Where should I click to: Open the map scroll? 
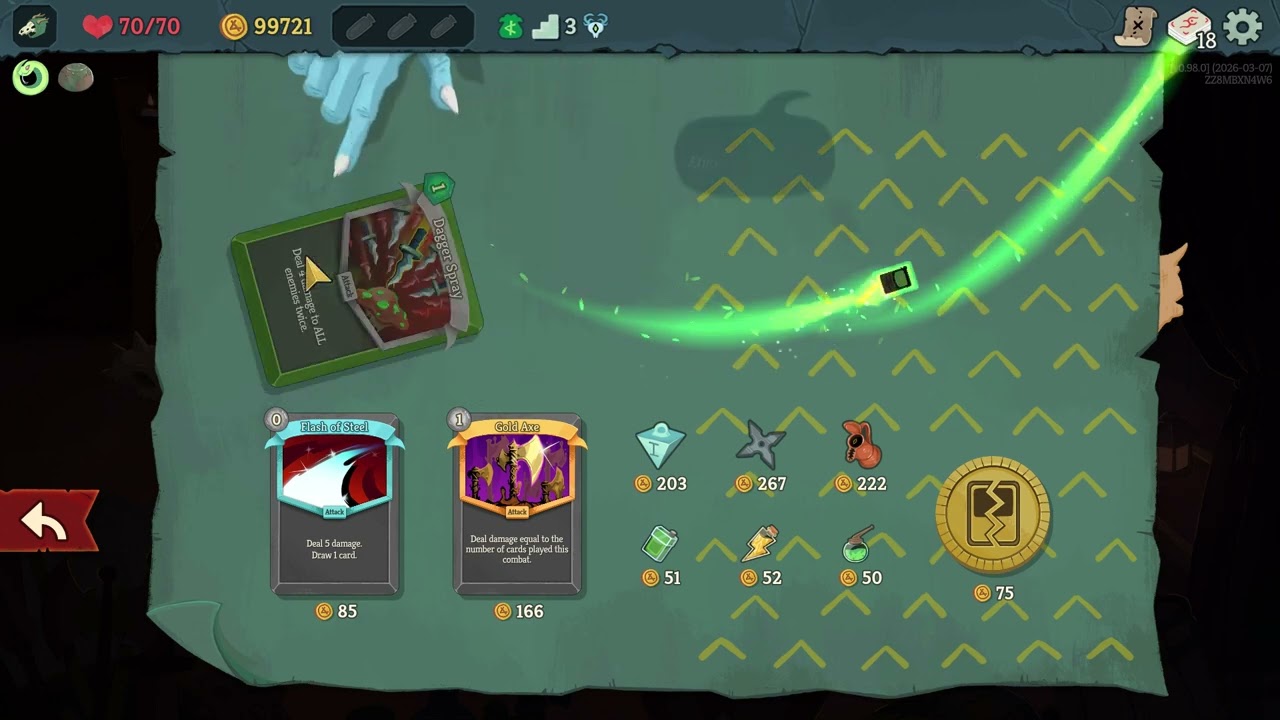1136,27
